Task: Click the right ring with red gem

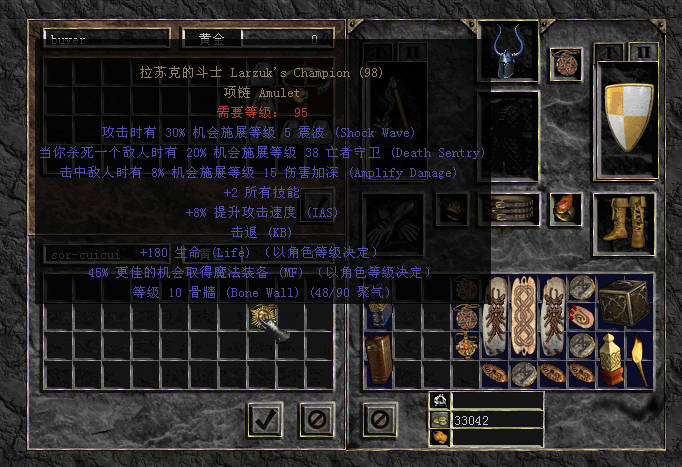Action: [x=566, y=209]
